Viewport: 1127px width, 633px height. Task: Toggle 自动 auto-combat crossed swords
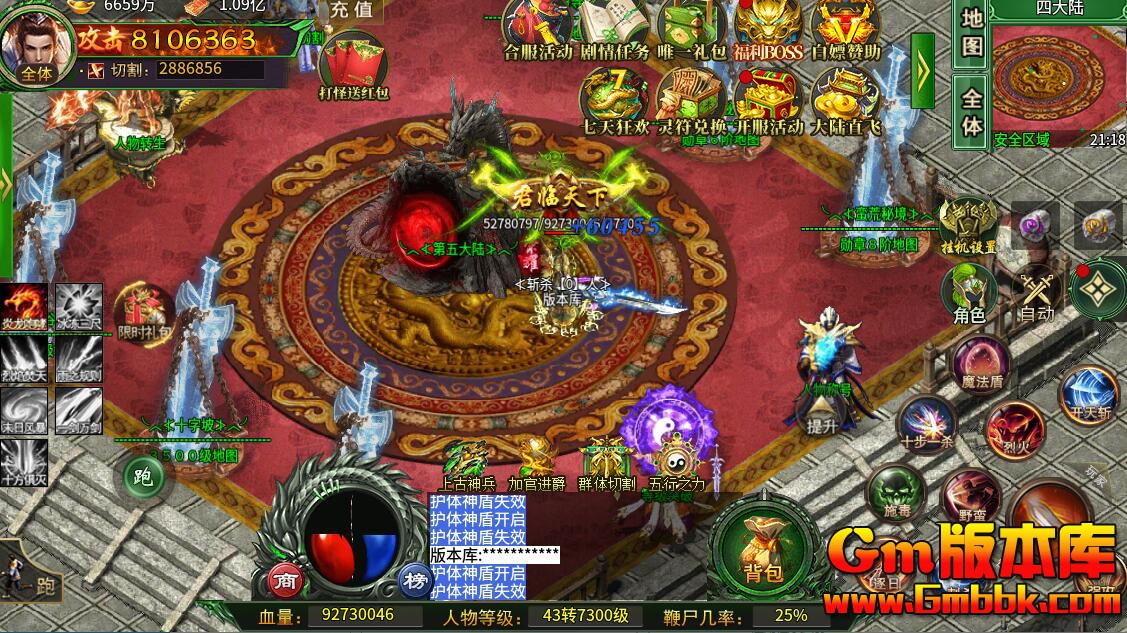[1036, 294]
